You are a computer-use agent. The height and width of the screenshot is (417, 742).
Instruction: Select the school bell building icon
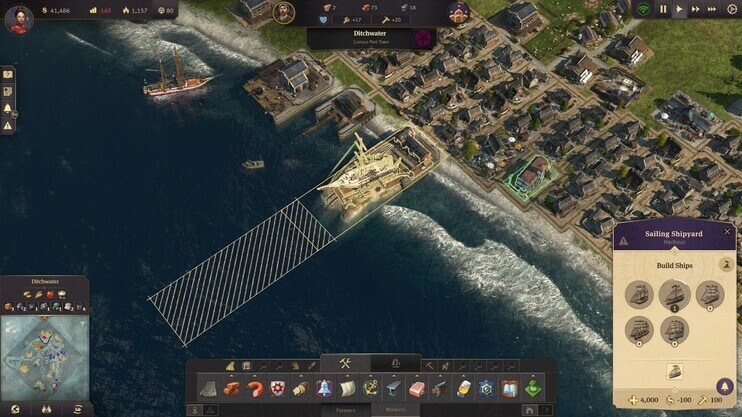click(x=324, y=388)
